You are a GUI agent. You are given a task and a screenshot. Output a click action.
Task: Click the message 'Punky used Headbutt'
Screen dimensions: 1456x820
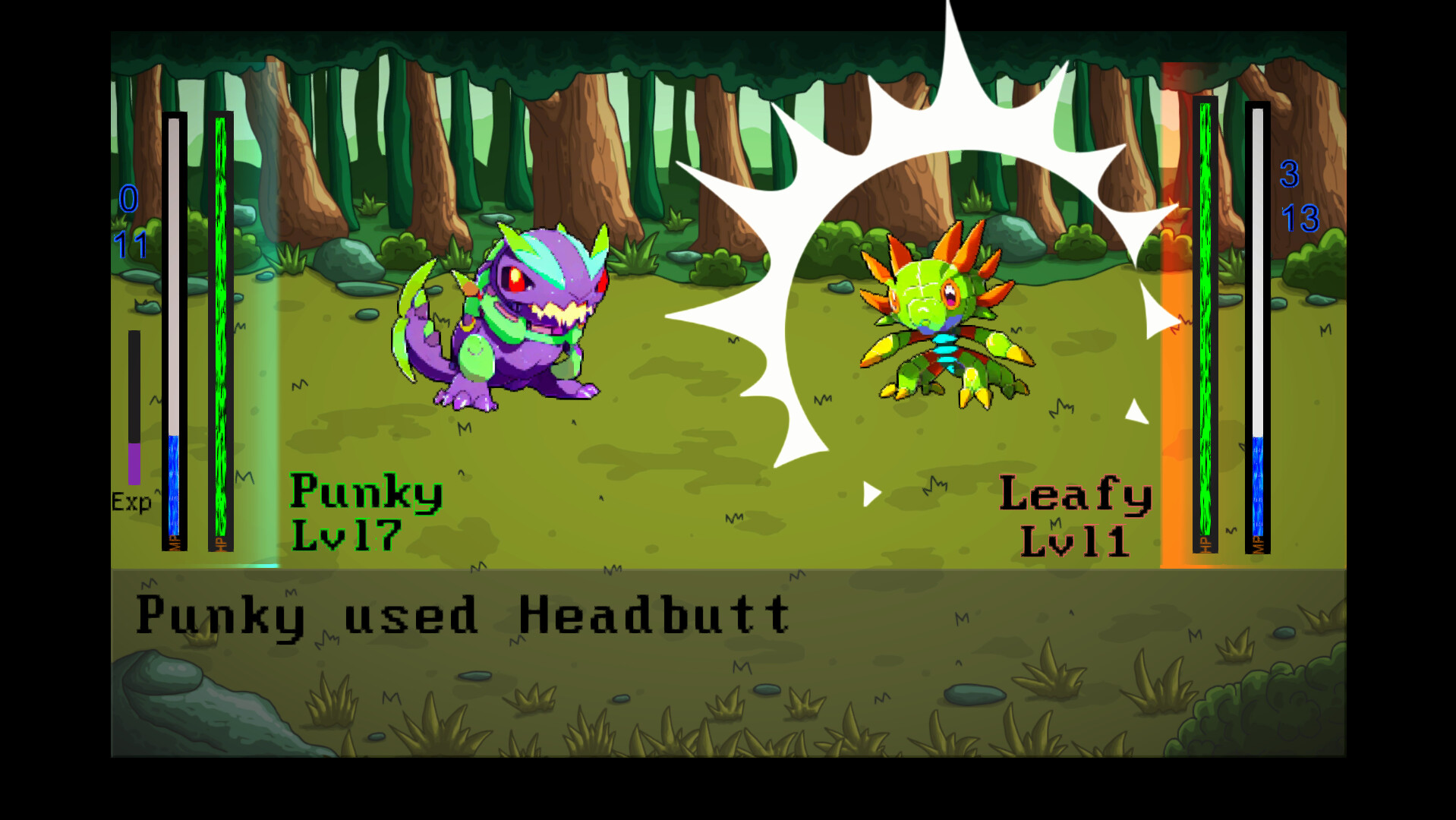(x=463, y=617)
